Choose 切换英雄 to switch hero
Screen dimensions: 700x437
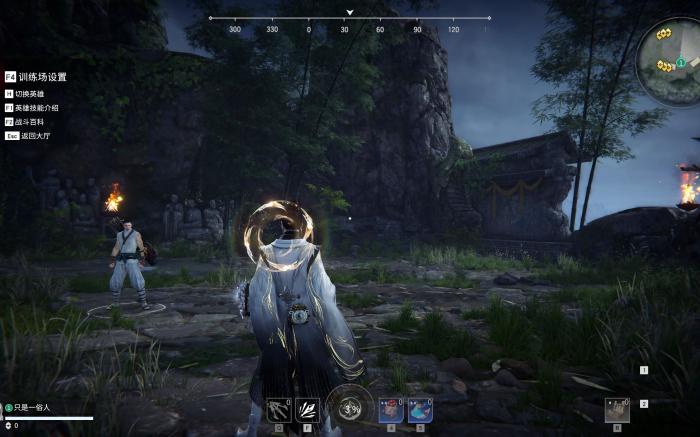[x=32, y=94]
